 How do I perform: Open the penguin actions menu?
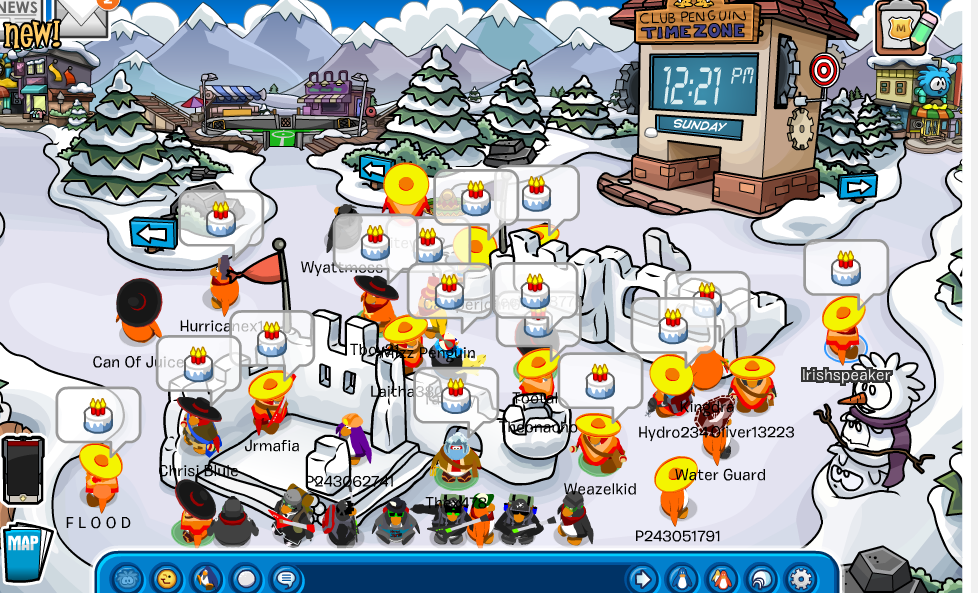point(206,578)
